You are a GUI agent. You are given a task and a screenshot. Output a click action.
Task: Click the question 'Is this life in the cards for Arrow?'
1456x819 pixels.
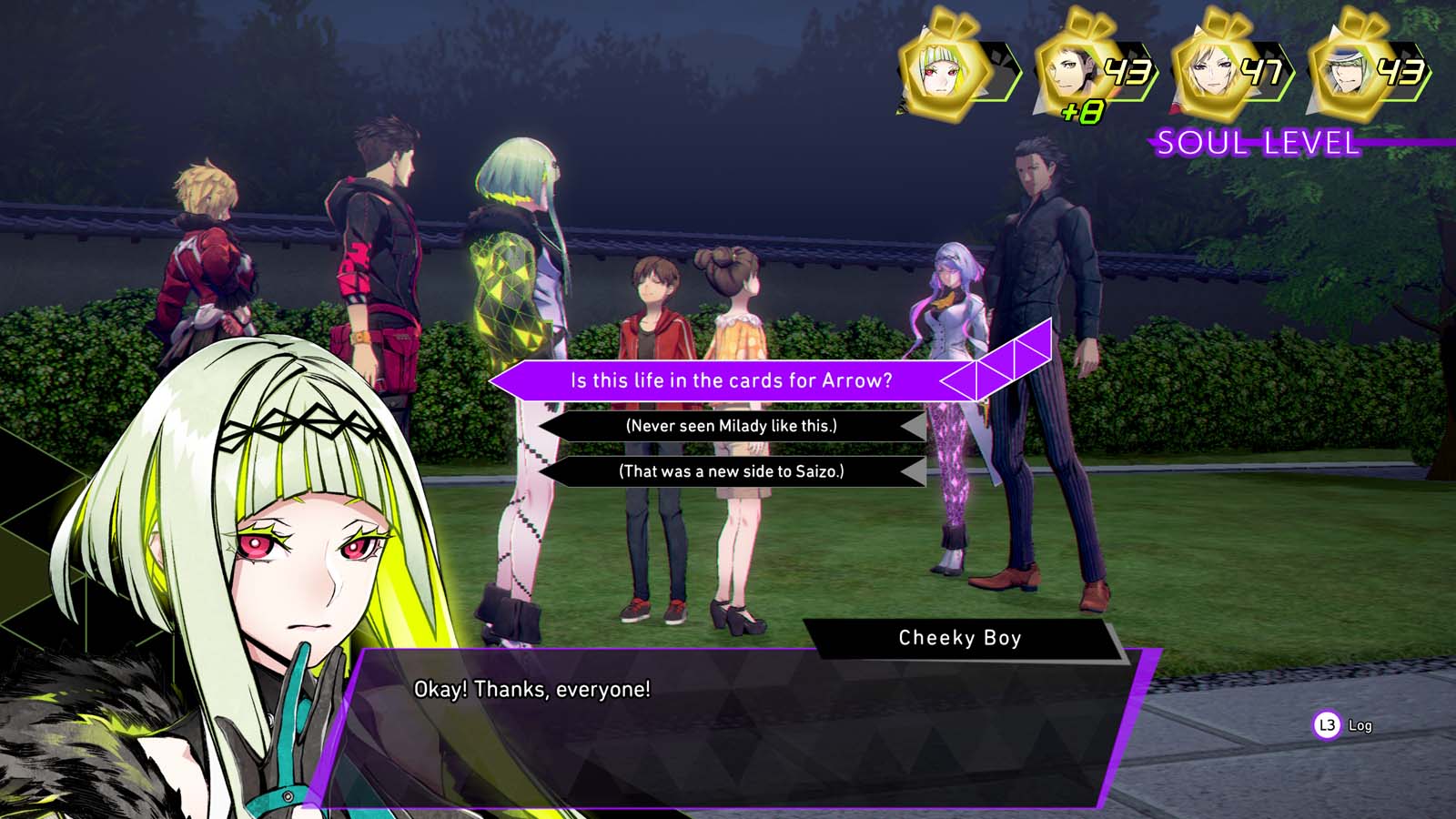point(733,380)
